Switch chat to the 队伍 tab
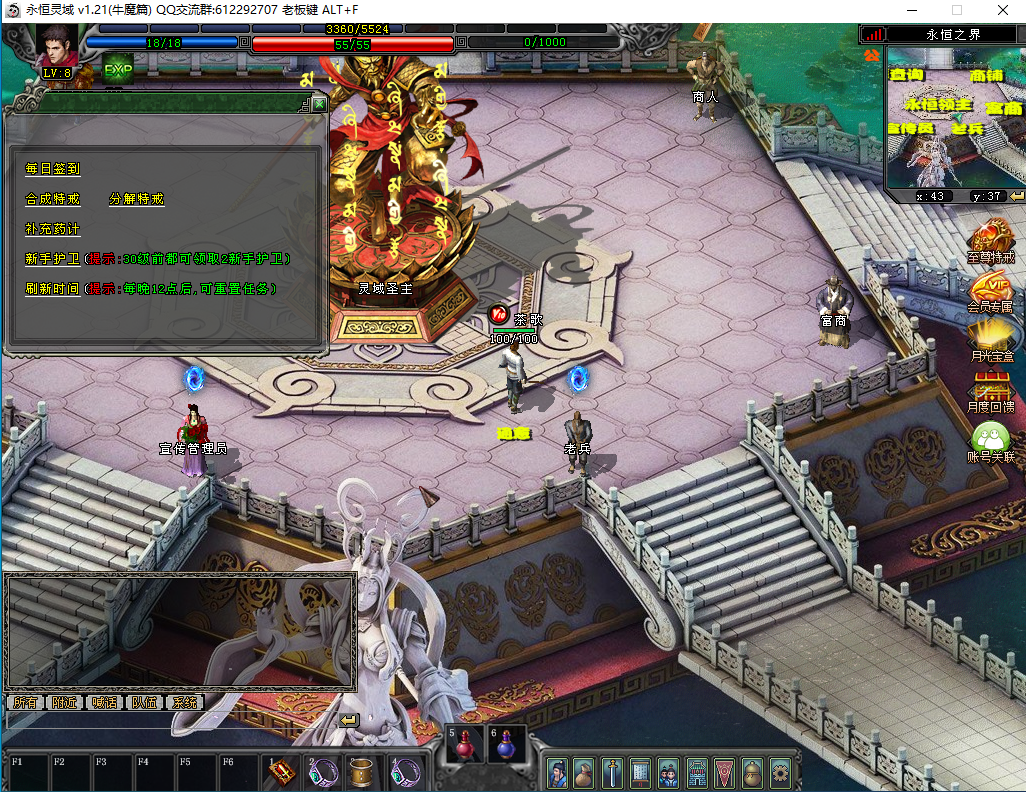 coord(145,703)
